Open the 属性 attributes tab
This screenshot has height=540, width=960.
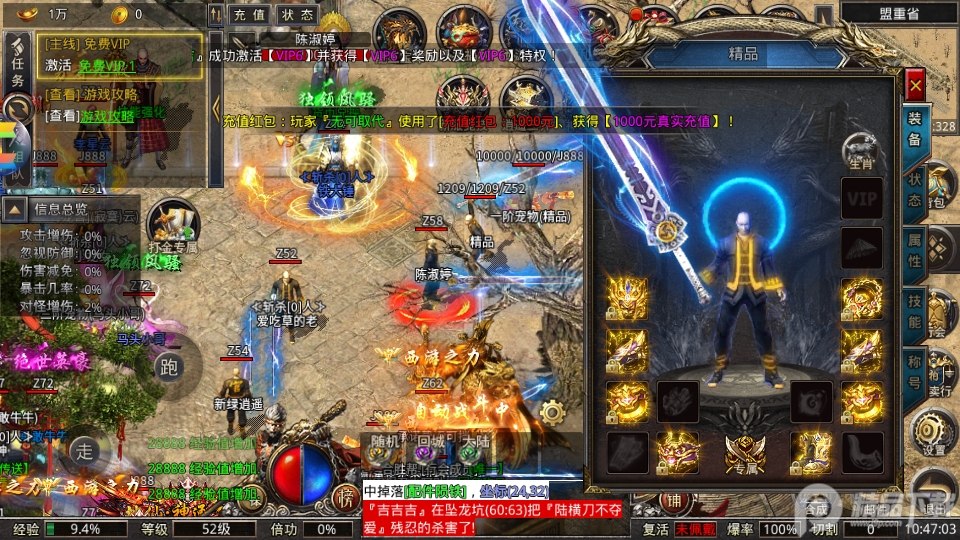pyautogui.click(x=914, y=250)
